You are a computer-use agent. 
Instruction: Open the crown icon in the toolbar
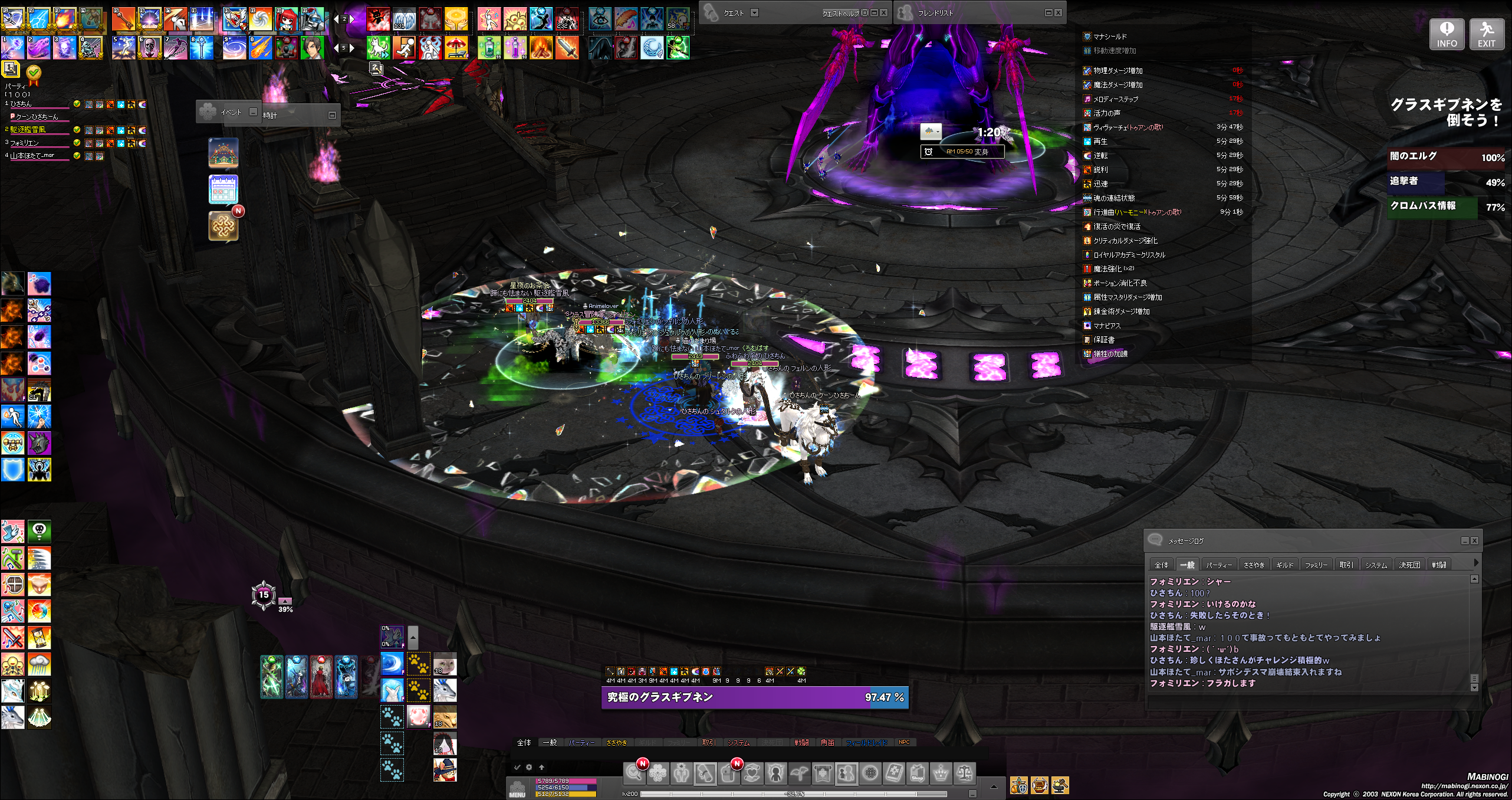click(x=941, y=773)
